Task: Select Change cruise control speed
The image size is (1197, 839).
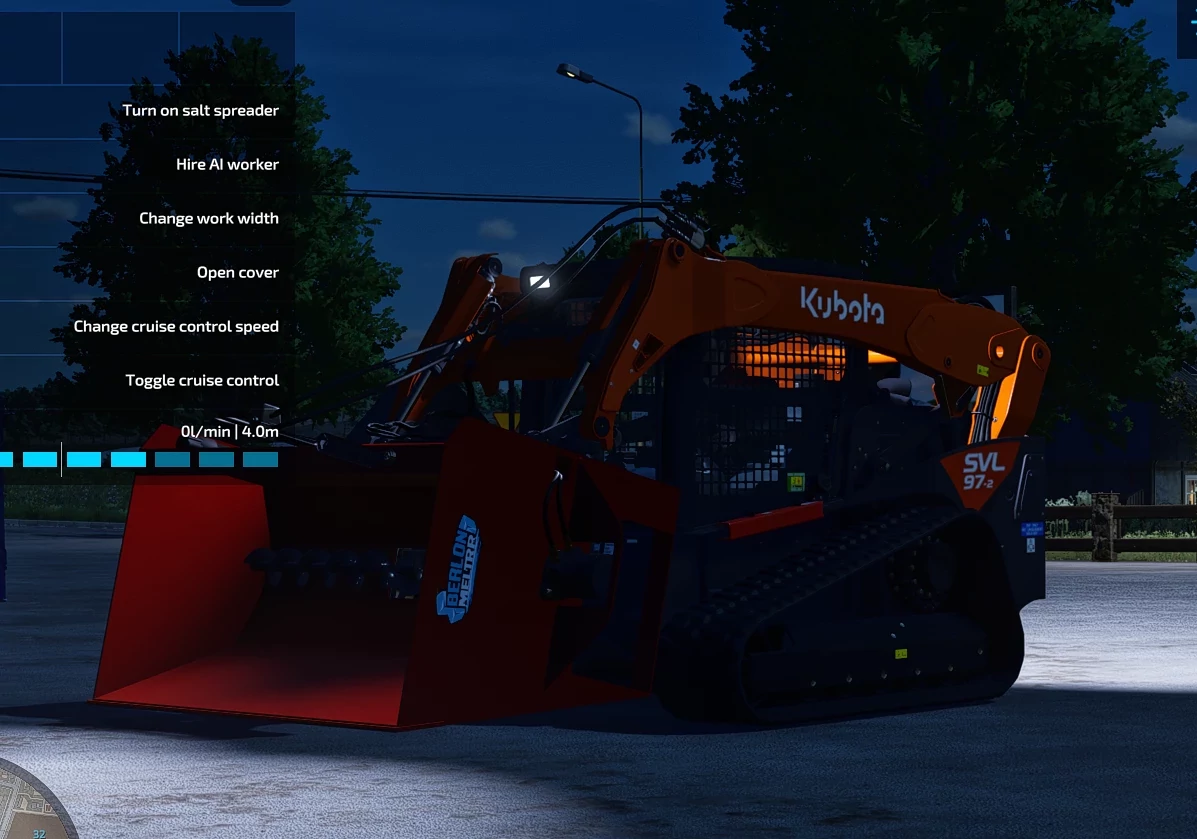Action: pyautogui.click(x=176, y=327)
